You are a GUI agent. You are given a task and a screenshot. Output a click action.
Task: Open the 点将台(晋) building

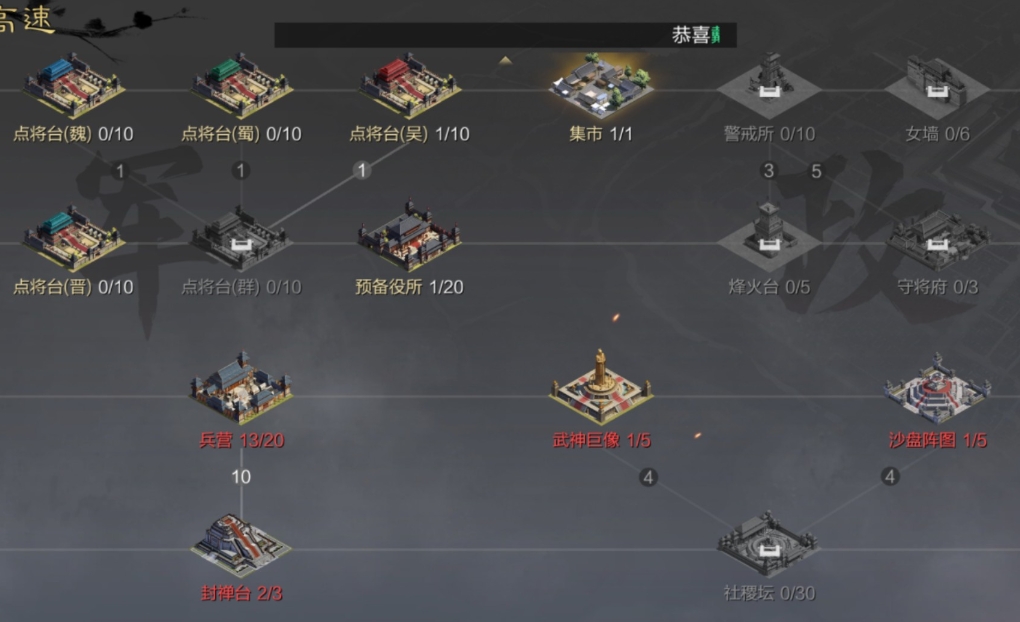point(74,240)
